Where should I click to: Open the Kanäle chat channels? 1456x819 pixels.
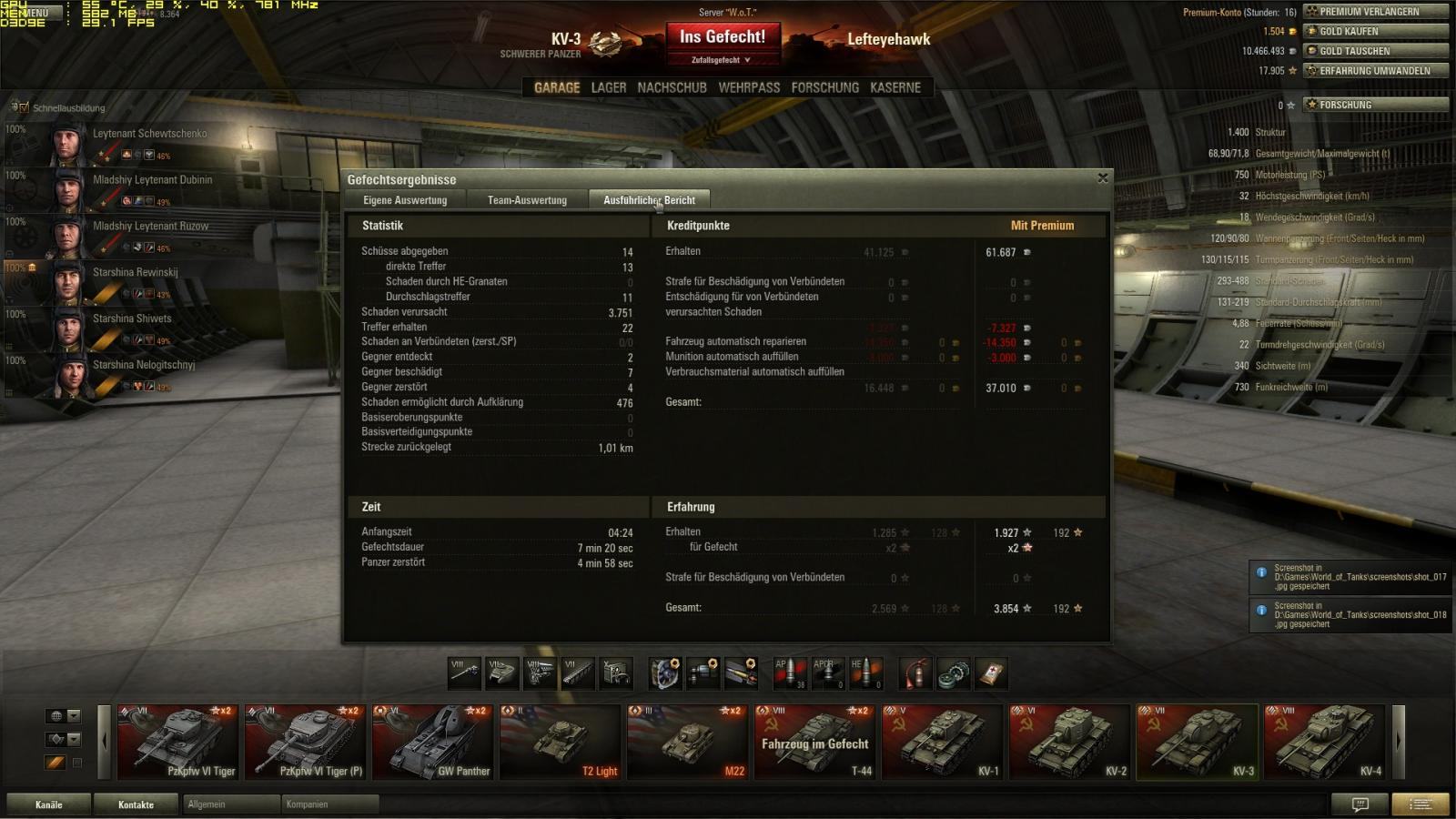(x=49, y=804)
